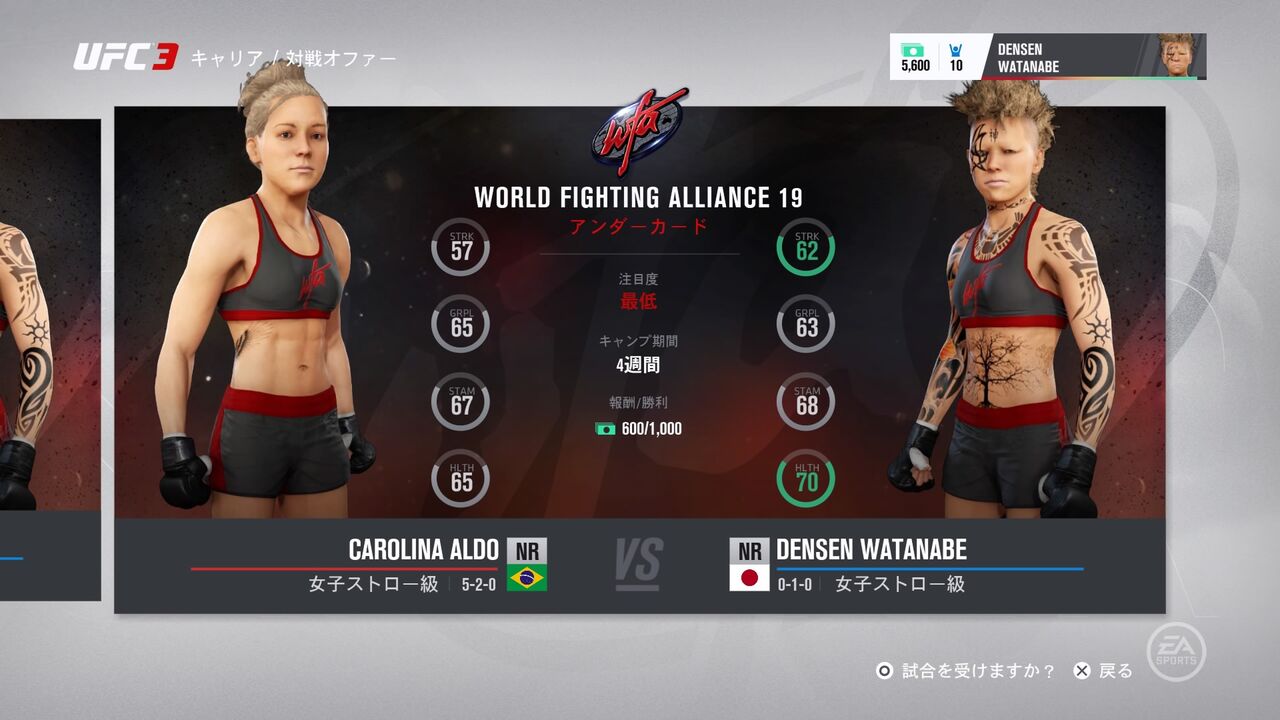Select Carolina Aldo's GRPL 65 stat circle
This screenshot has height=720, width=1280.
pyautogui.click(x=460, y=323)
